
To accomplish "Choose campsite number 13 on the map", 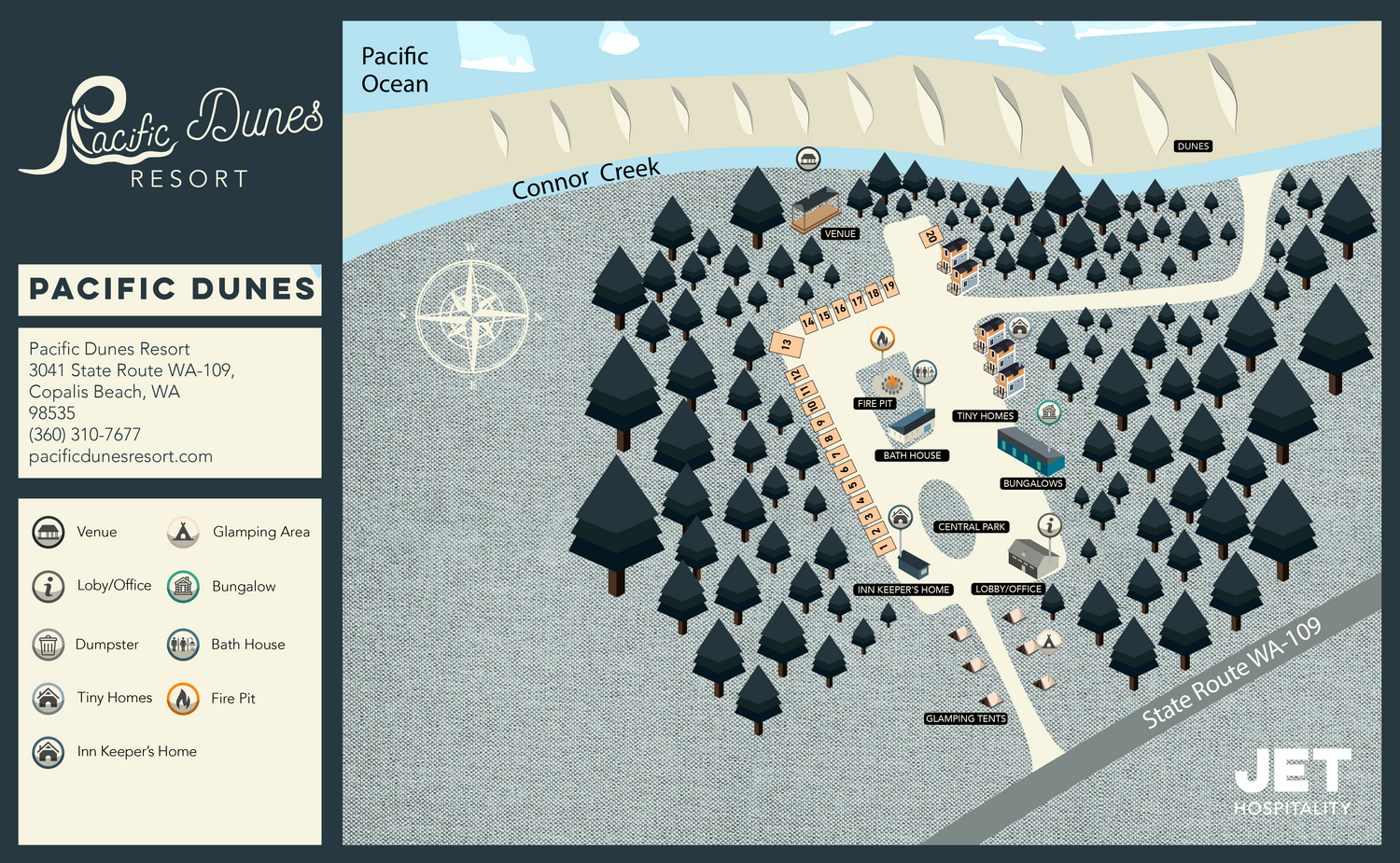I will point(787,344).
